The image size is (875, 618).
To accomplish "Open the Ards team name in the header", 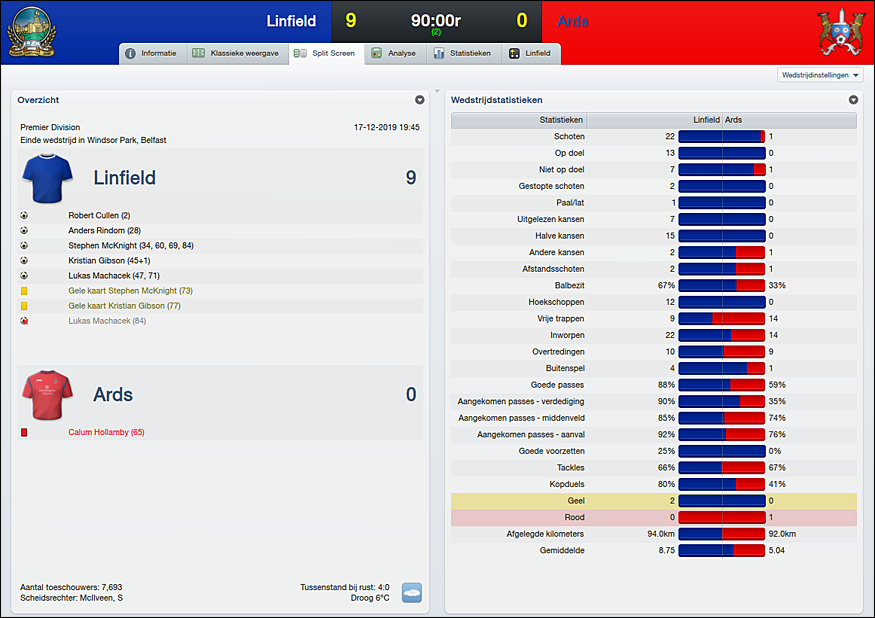I will pos(573,21).
